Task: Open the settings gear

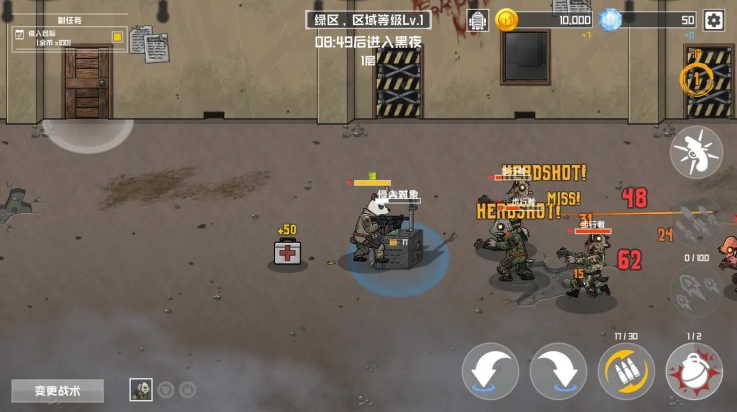Action: [713, 20]
